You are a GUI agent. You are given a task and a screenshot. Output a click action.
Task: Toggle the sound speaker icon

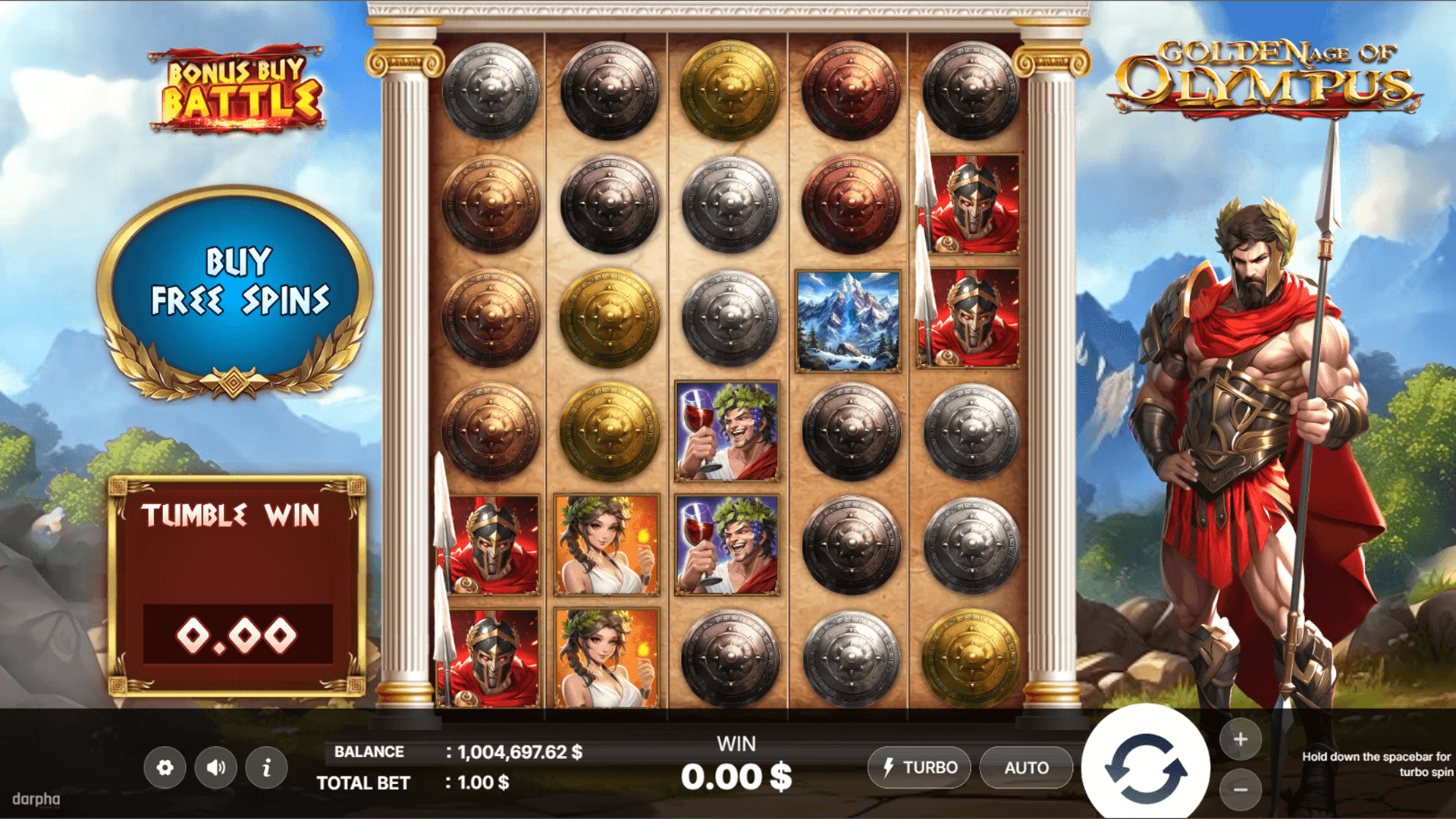[x=216, y=767]
